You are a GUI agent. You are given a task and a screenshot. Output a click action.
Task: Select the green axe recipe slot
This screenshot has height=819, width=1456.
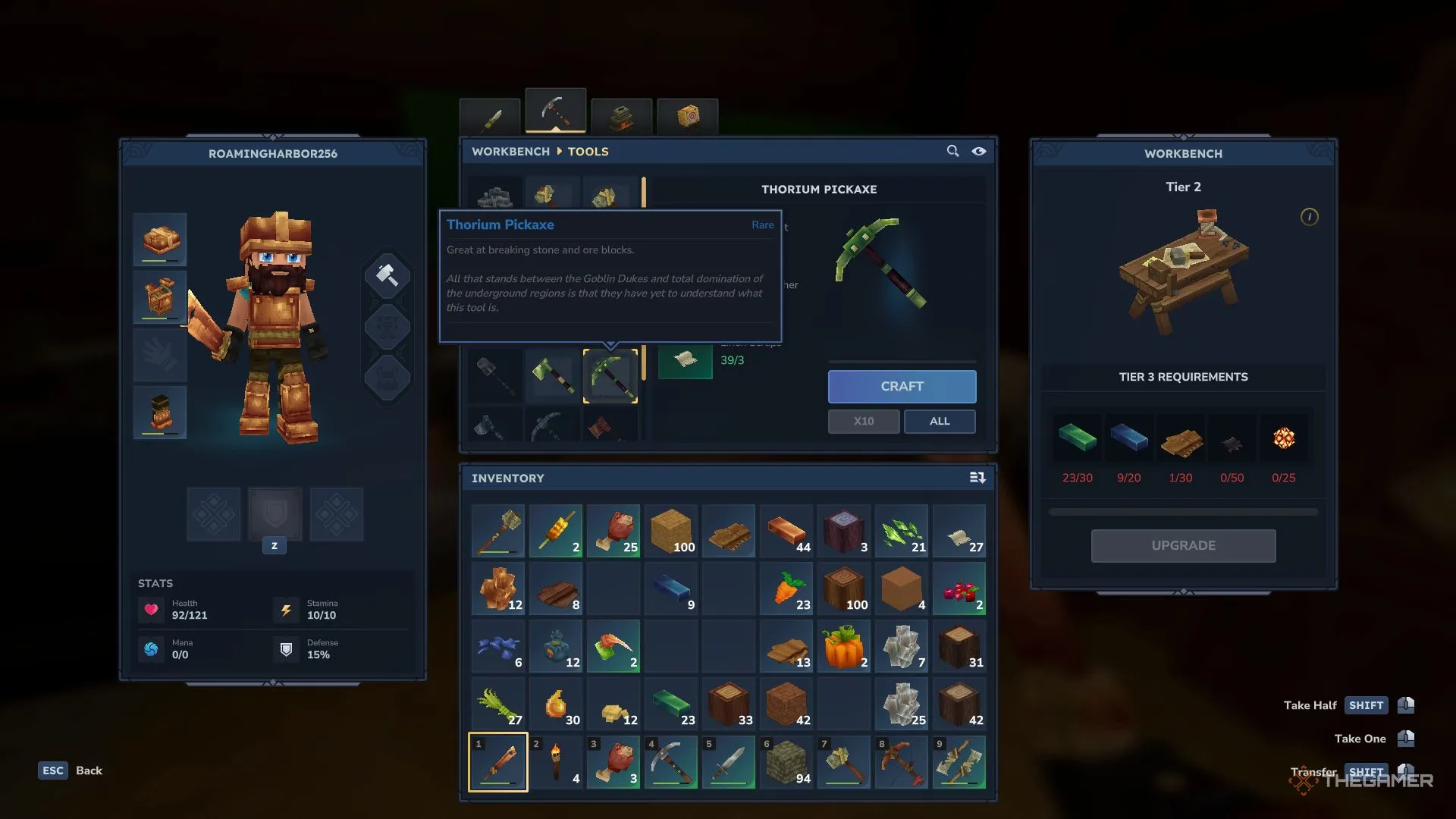(553, 376)
